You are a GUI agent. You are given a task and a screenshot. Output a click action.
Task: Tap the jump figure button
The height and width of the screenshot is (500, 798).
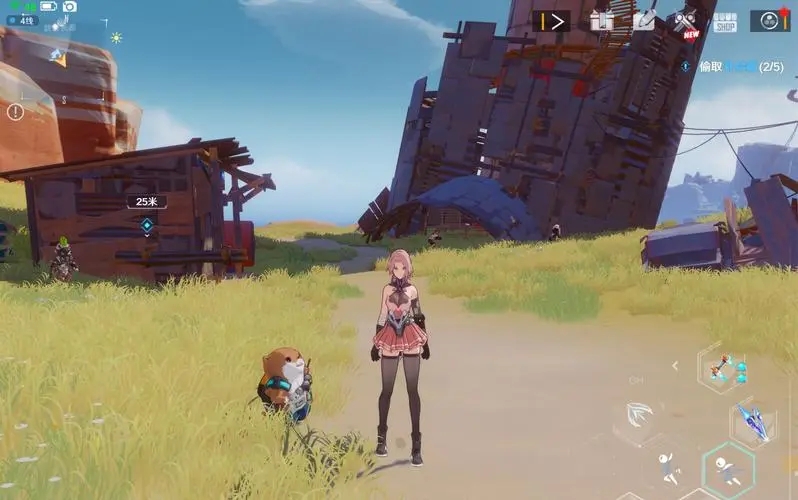(x=665, y=465)
